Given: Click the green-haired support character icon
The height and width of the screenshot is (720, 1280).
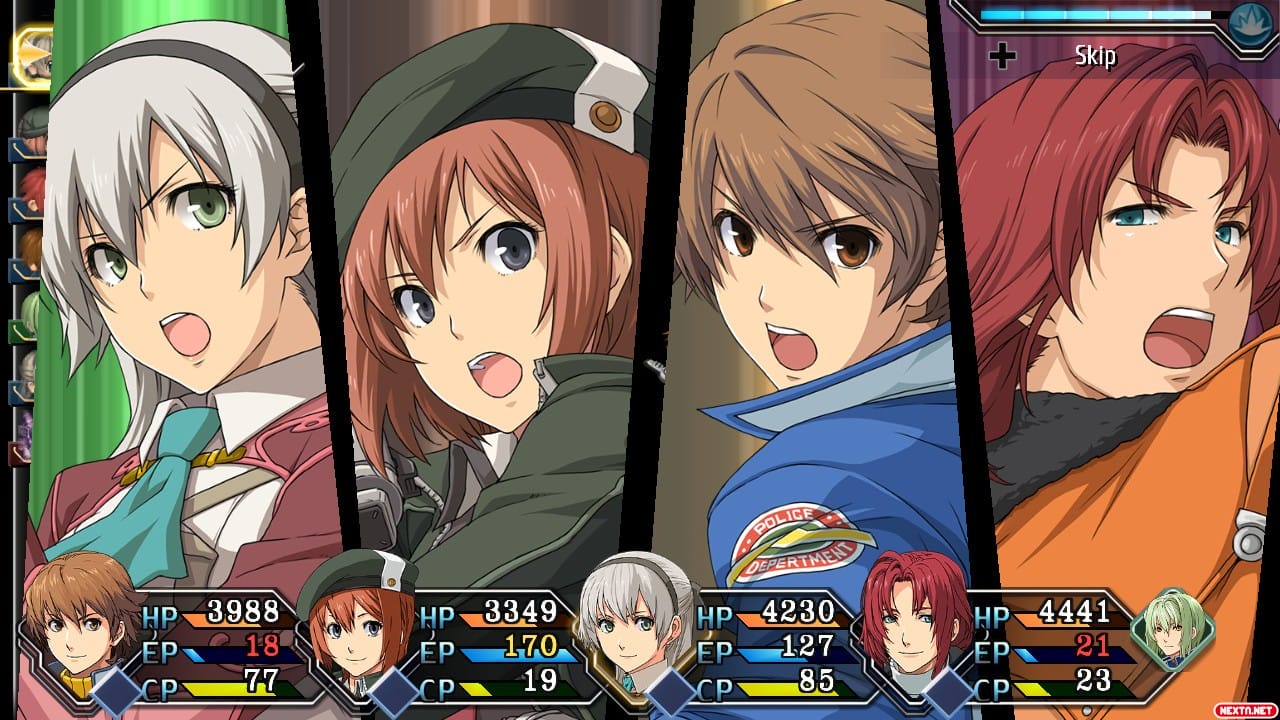Looking at the screenshot, I should click(x=1173, y=627).
